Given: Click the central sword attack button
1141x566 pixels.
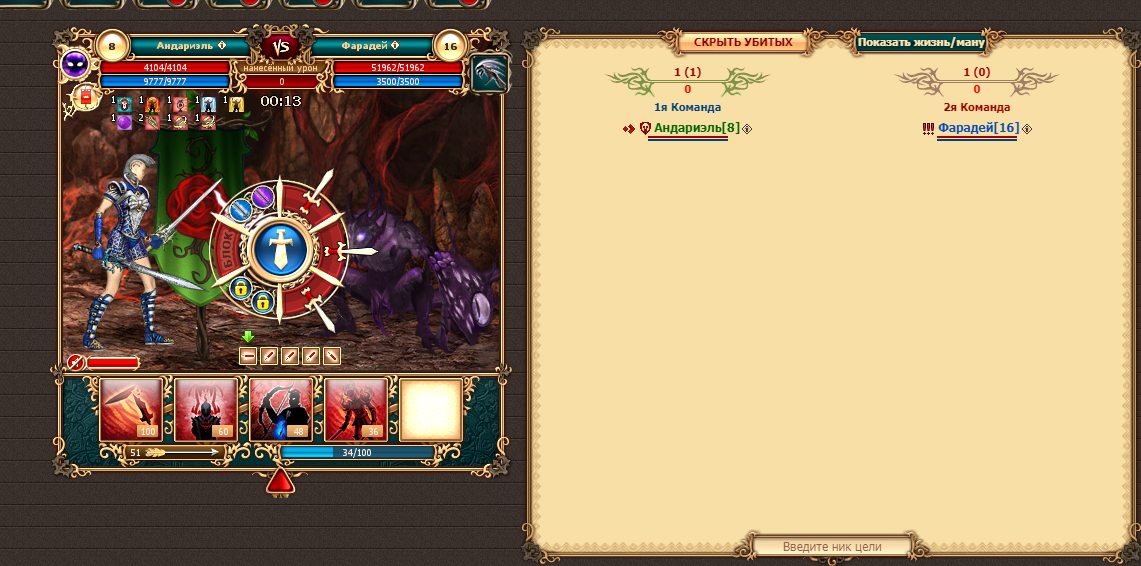Looking at the screenshot, I should point(279,250).
